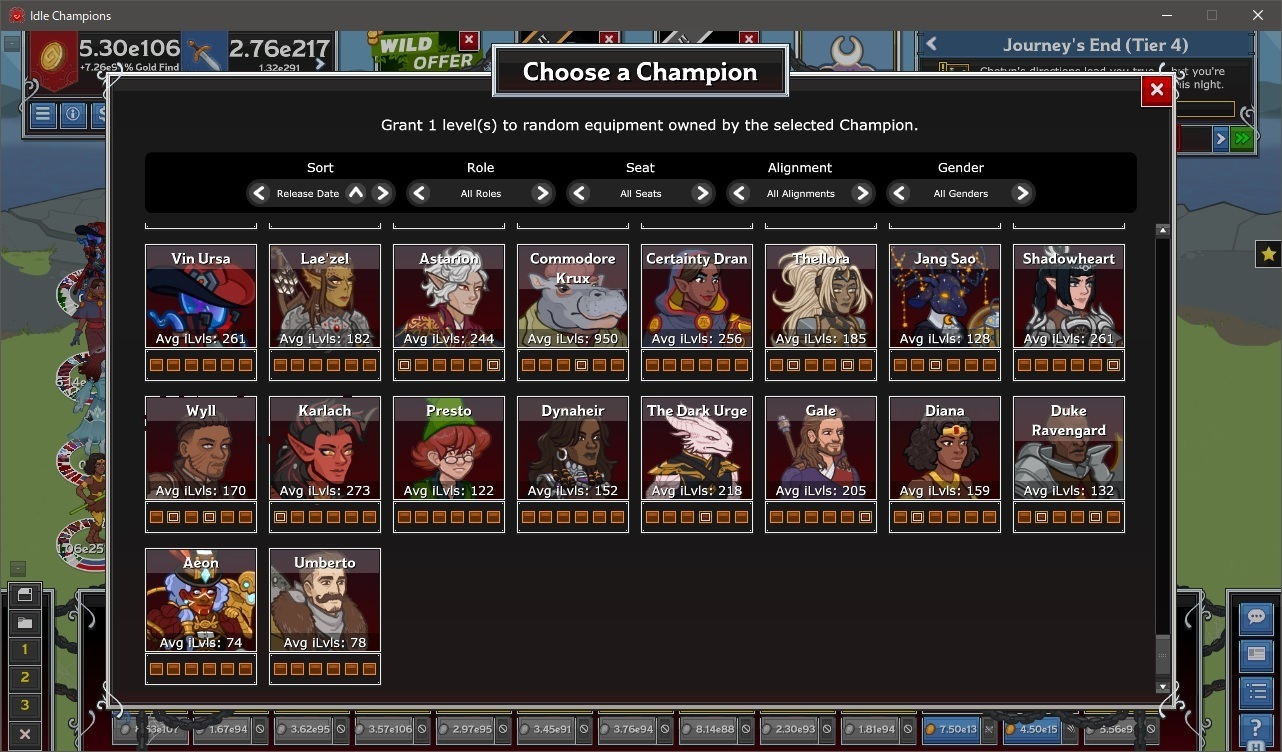The width and height of the screenshot is (1282, 752).
Task: Select Commodore Krux champion card
Action: pos(573,297)
